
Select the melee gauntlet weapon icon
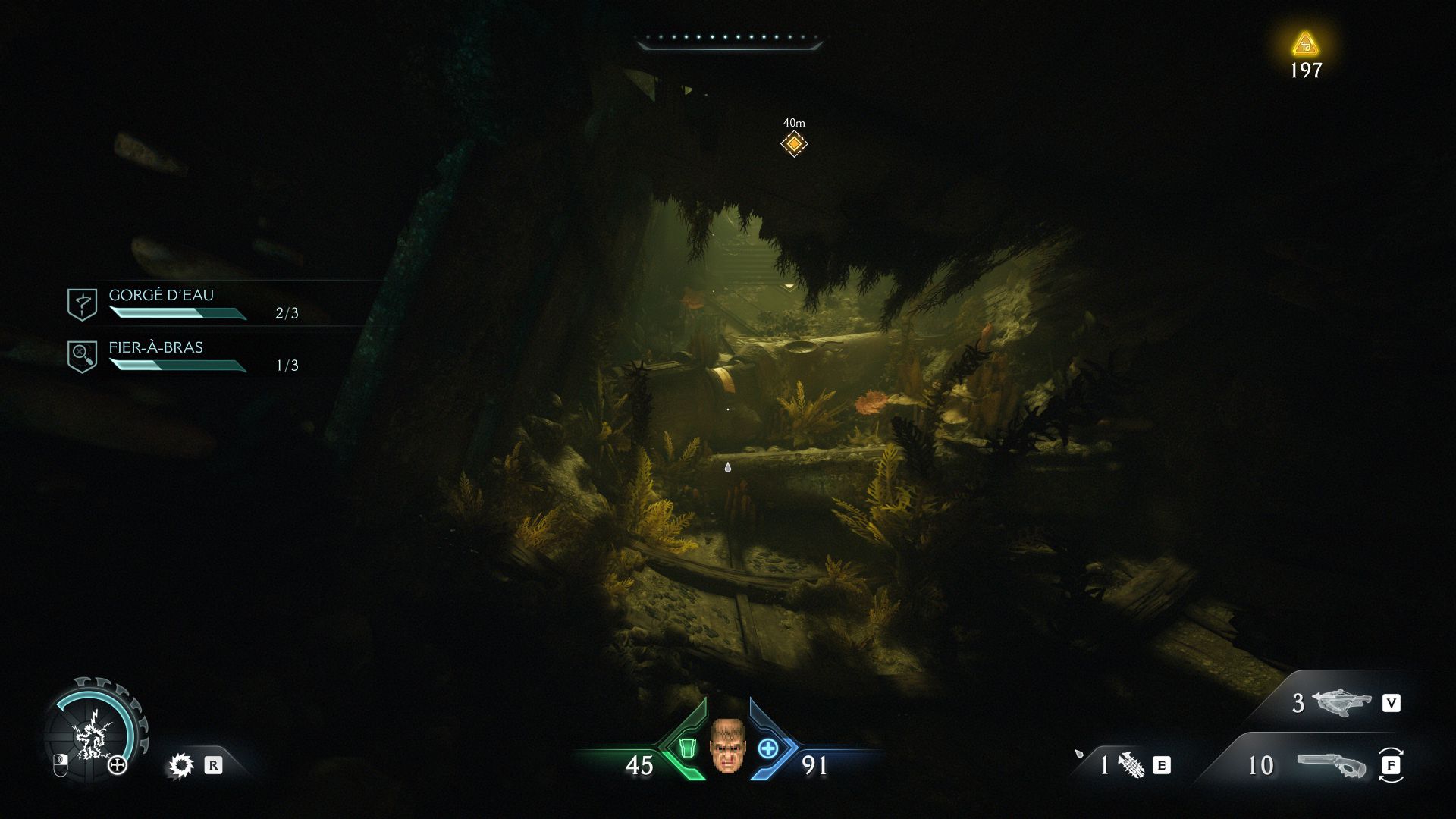[1131, 764]
